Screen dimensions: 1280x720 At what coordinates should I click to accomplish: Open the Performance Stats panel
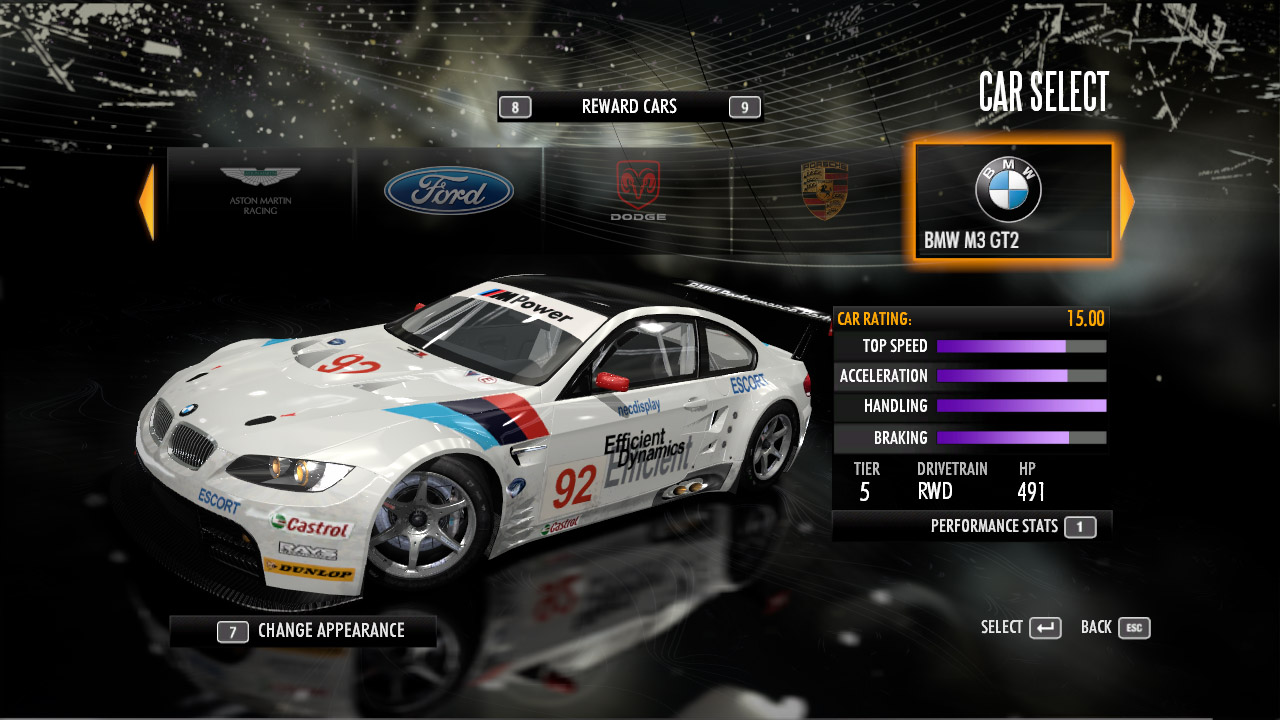pos(1010,526)
